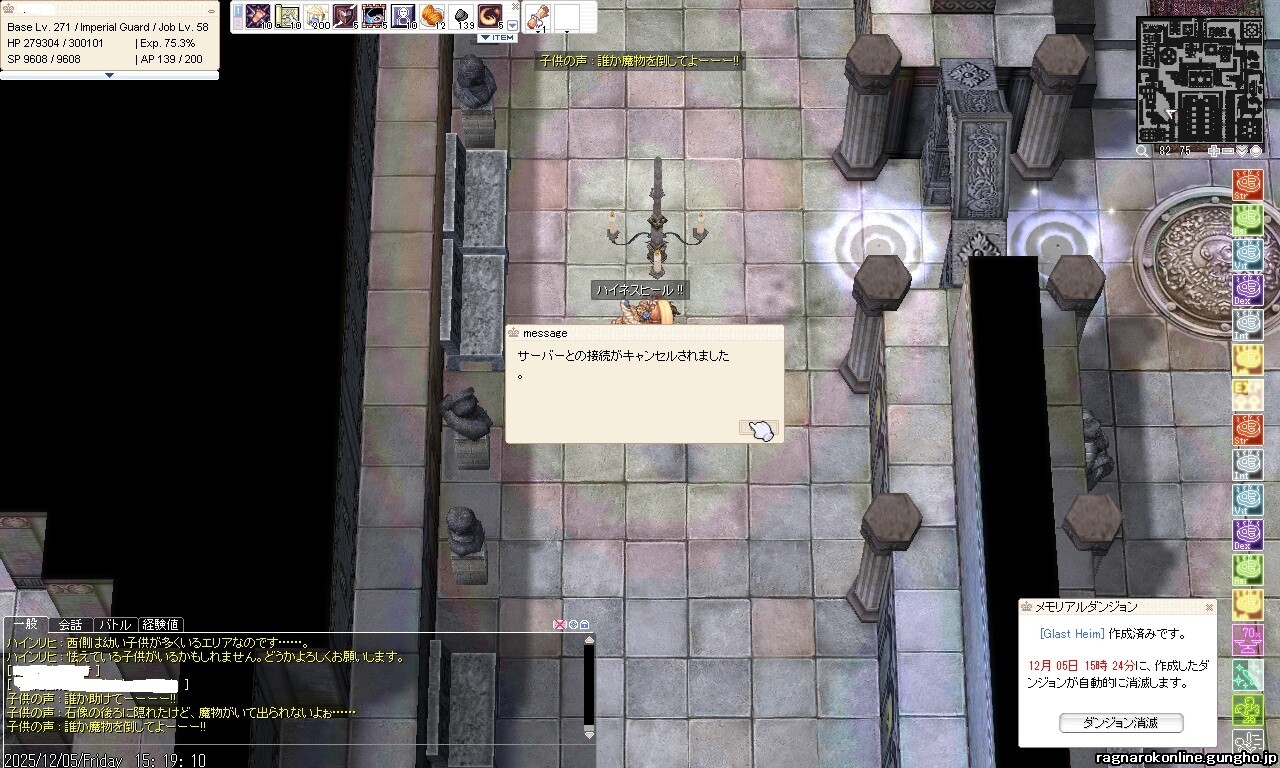Click the ダンジョン消滅 button
This screenshot has height=768, width=1280.
pyautogui.click(x=1120, y=722)
